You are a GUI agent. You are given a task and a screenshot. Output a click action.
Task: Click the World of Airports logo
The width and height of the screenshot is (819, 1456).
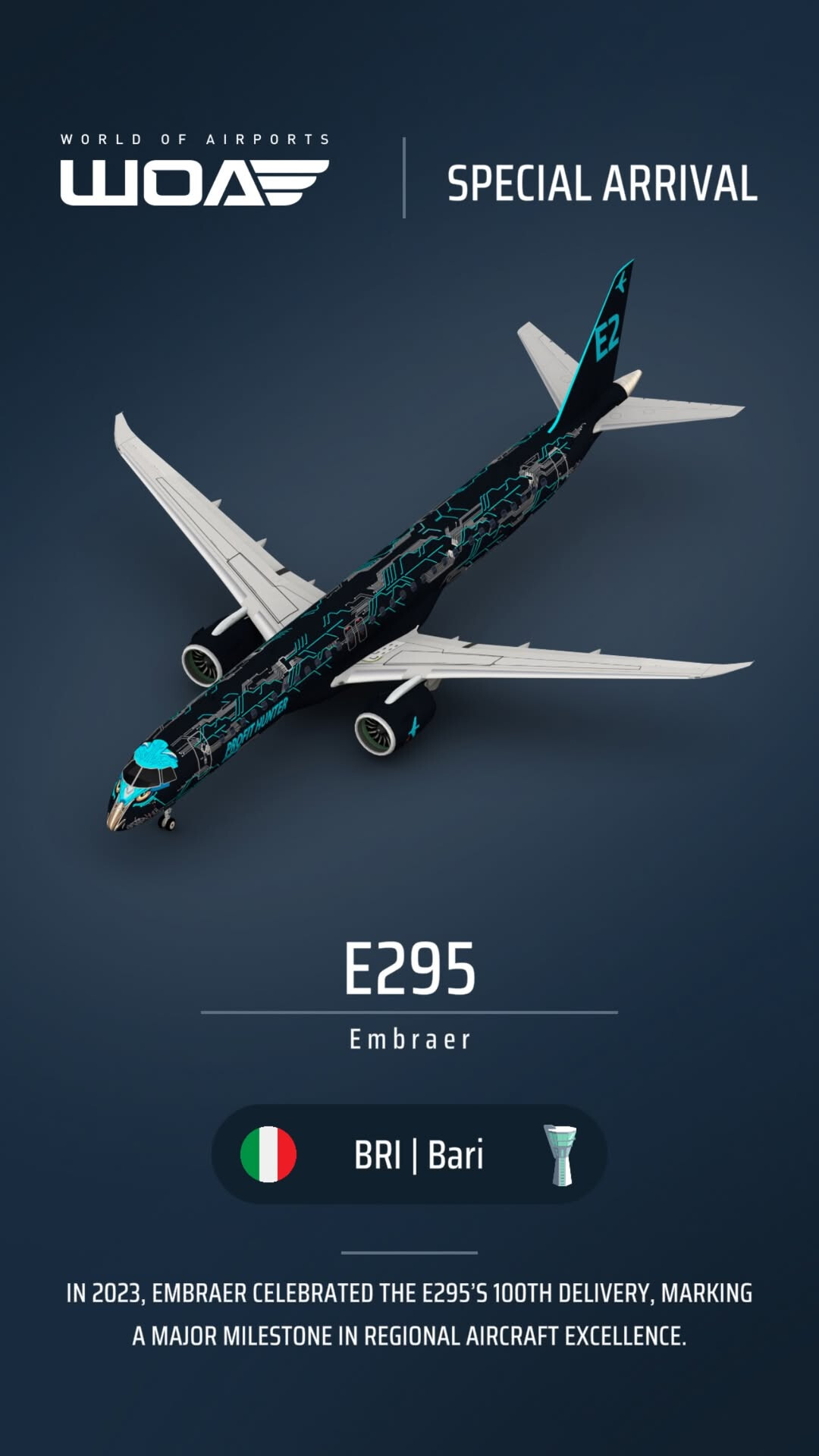pyautogui.click(x=195, y=172)
